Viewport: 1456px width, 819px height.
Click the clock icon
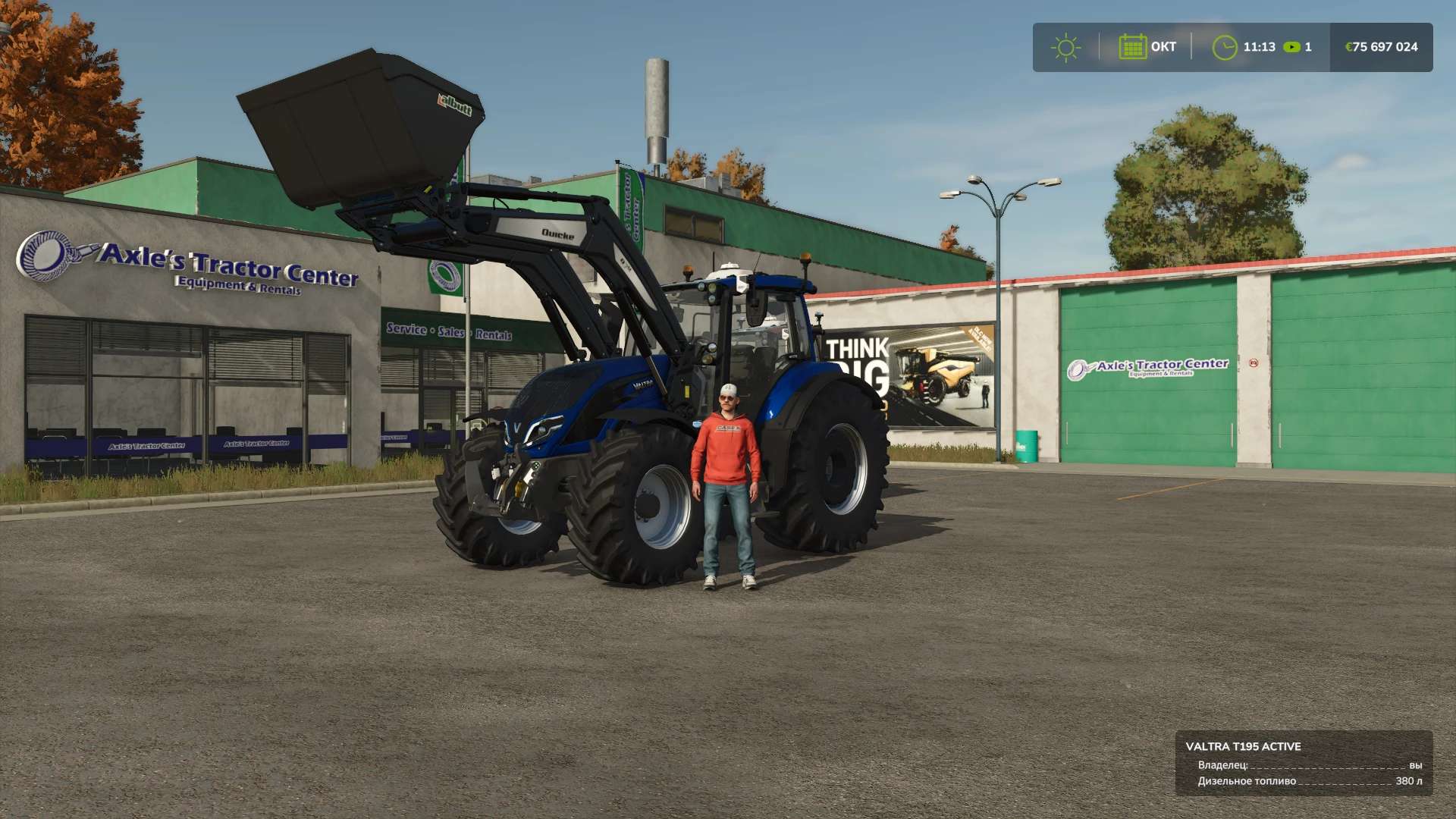click(x=1224, y=47)
